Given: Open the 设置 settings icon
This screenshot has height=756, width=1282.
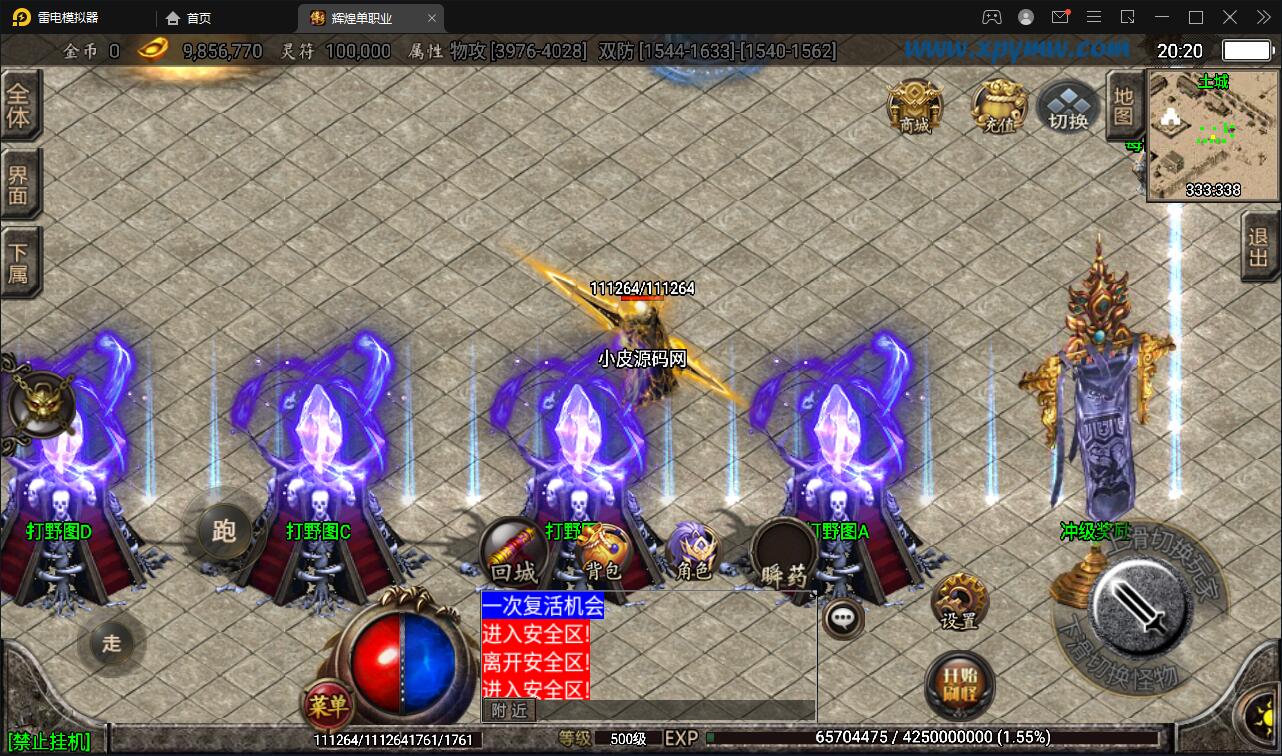Looking at the screenshot, I should [x=962, y=600].
